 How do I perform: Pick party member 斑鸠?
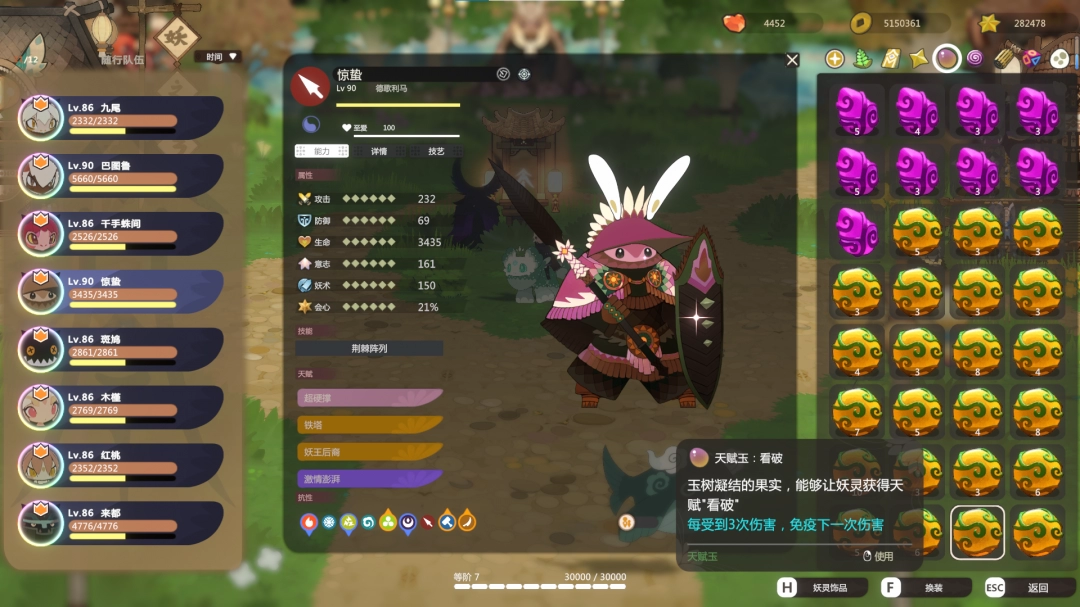tap(120, 350)
